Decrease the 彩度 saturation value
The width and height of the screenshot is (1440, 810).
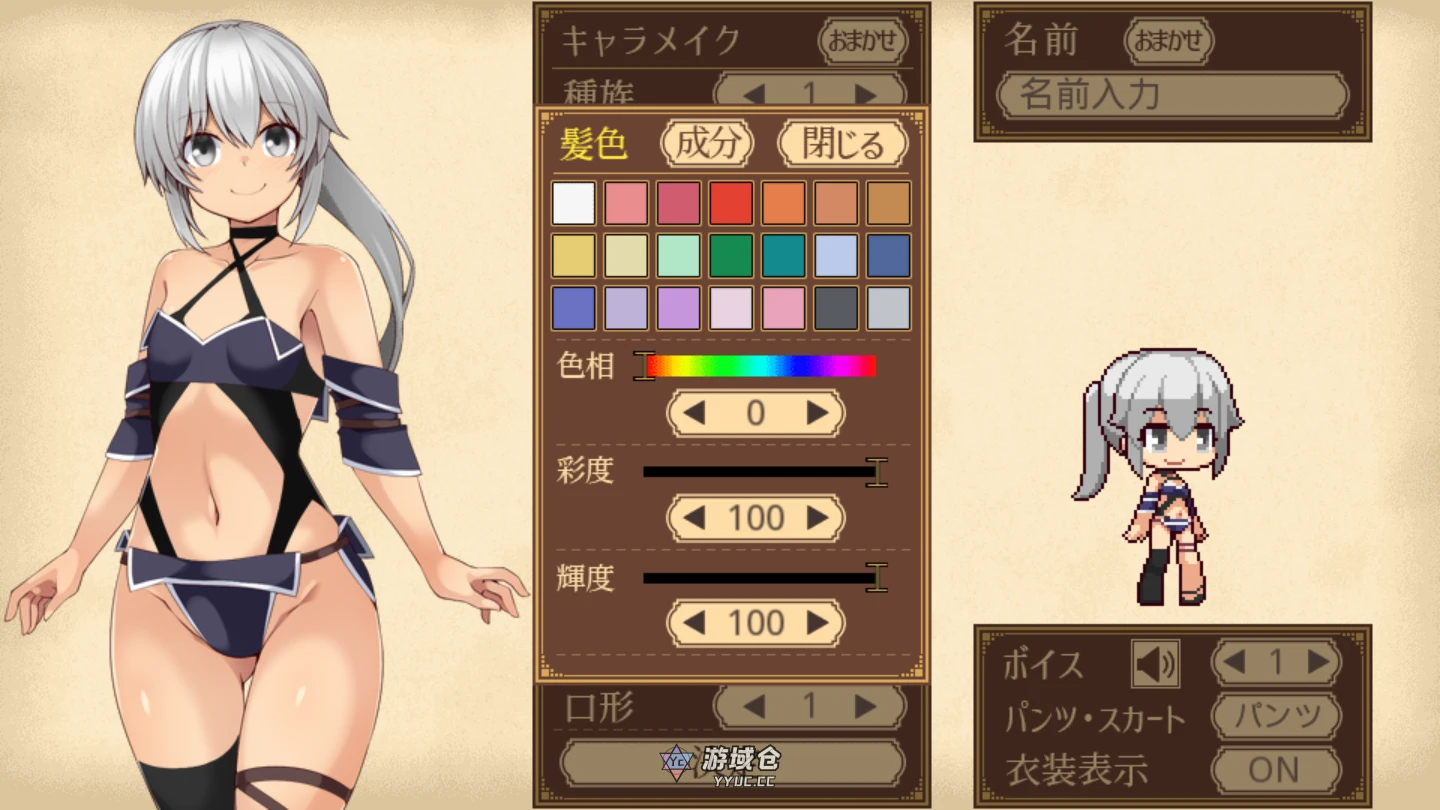pyautogui.click(x=693, y=518)
